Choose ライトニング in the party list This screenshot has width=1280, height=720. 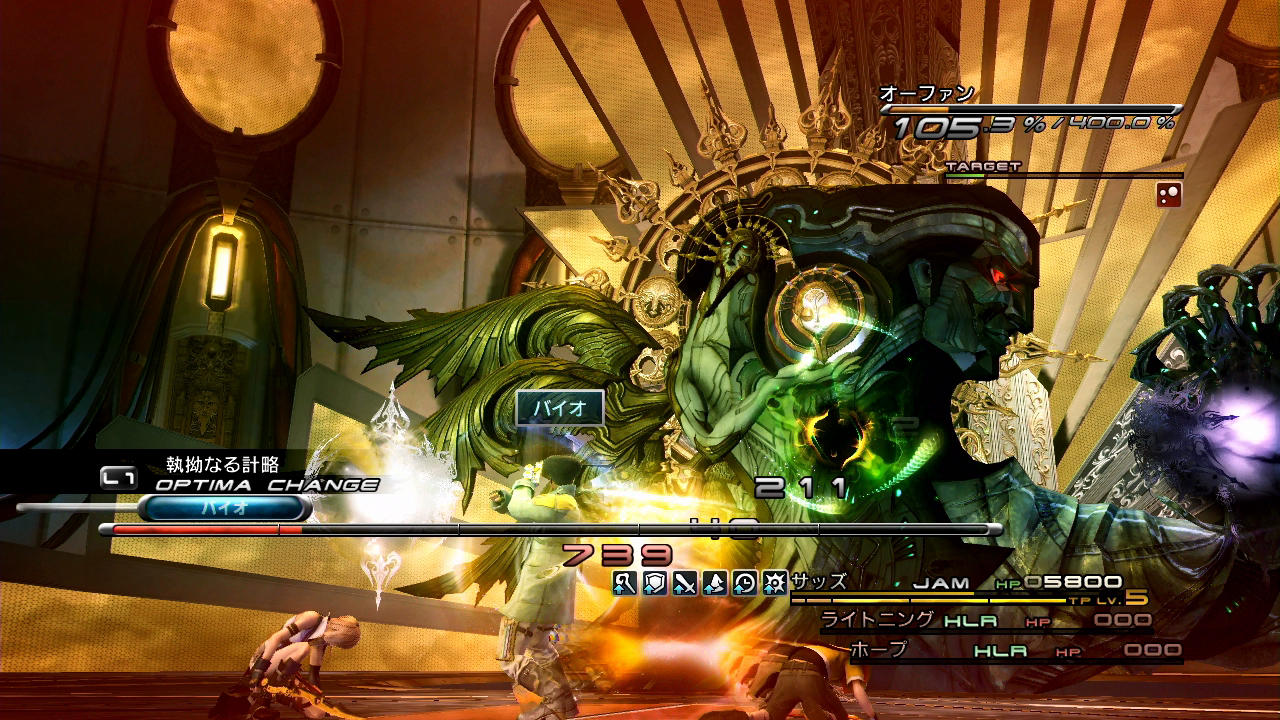click(x=877, y=620)
